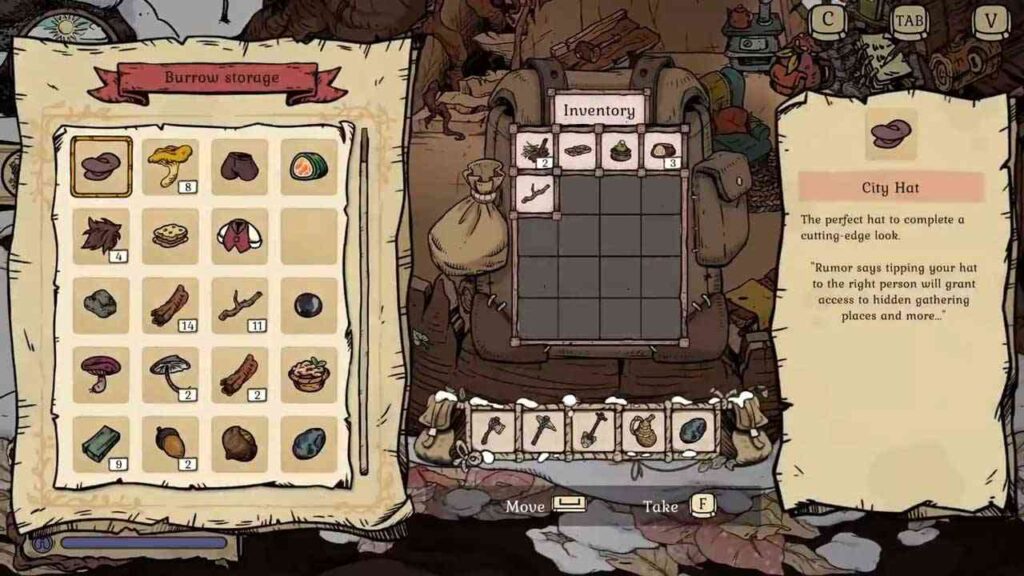1024x576 pixels.
Task: Select the black round orb item
Action: coord(308,305)
